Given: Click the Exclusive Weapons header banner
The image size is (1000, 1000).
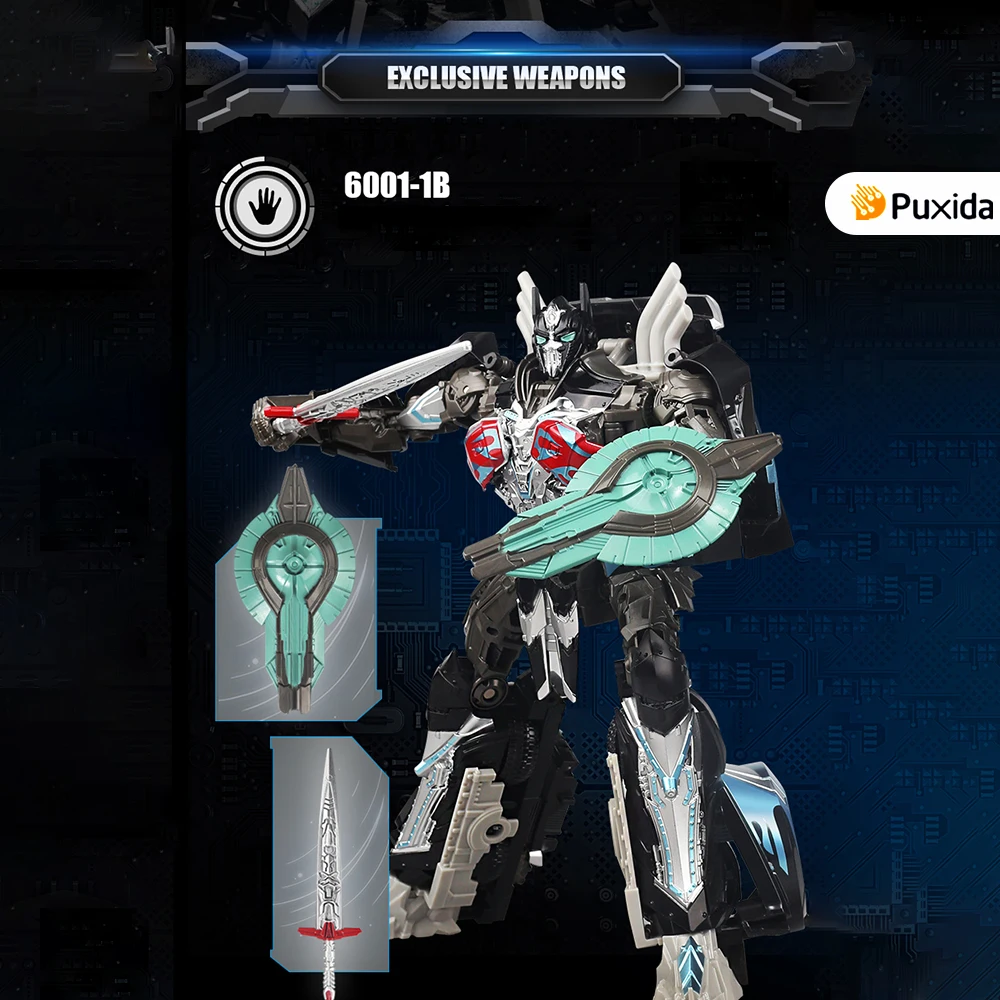Looking at the screenshot, I should point(506,78).
